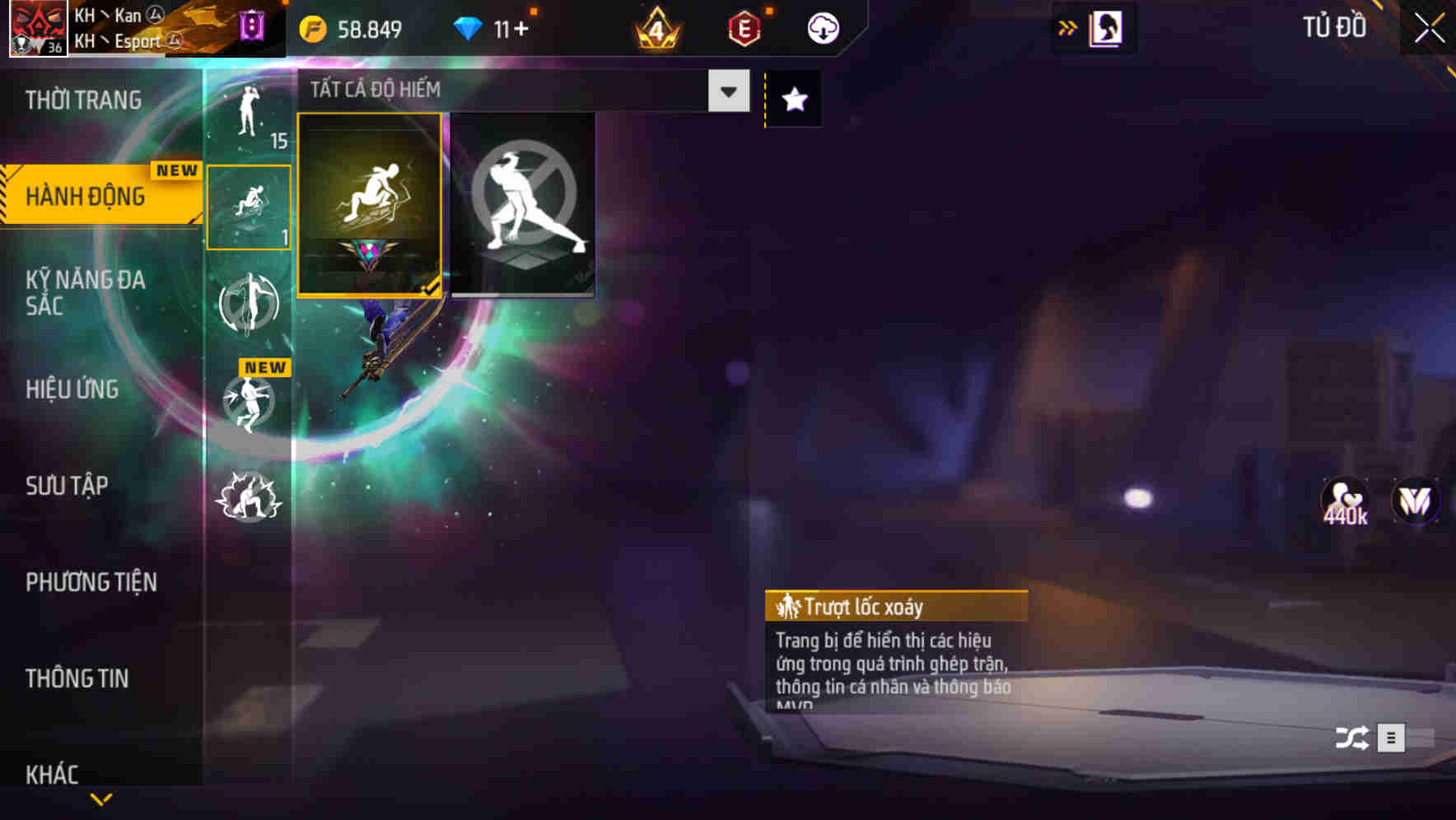Expand the down chevron below KHÁC
Screen dimensions: 1456x820
pyautogui.click(x=101, y=800)
